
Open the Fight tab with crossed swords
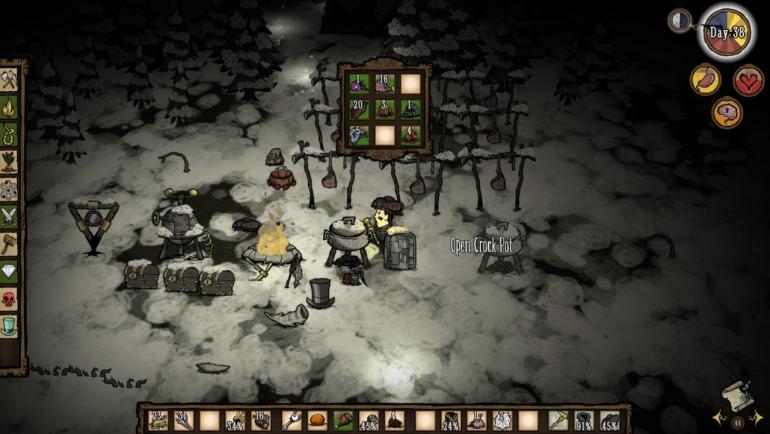pyautogui.click(x=10, y=215)
